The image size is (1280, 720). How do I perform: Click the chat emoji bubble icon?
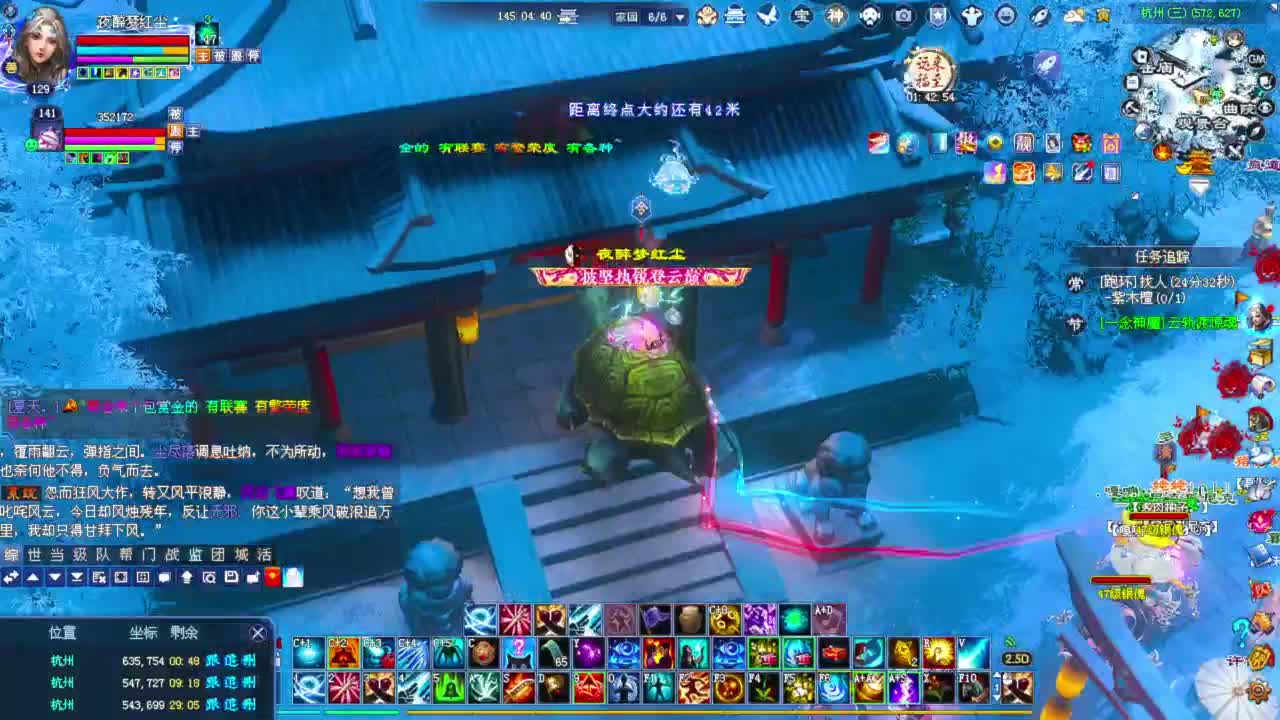coord(164,577)
